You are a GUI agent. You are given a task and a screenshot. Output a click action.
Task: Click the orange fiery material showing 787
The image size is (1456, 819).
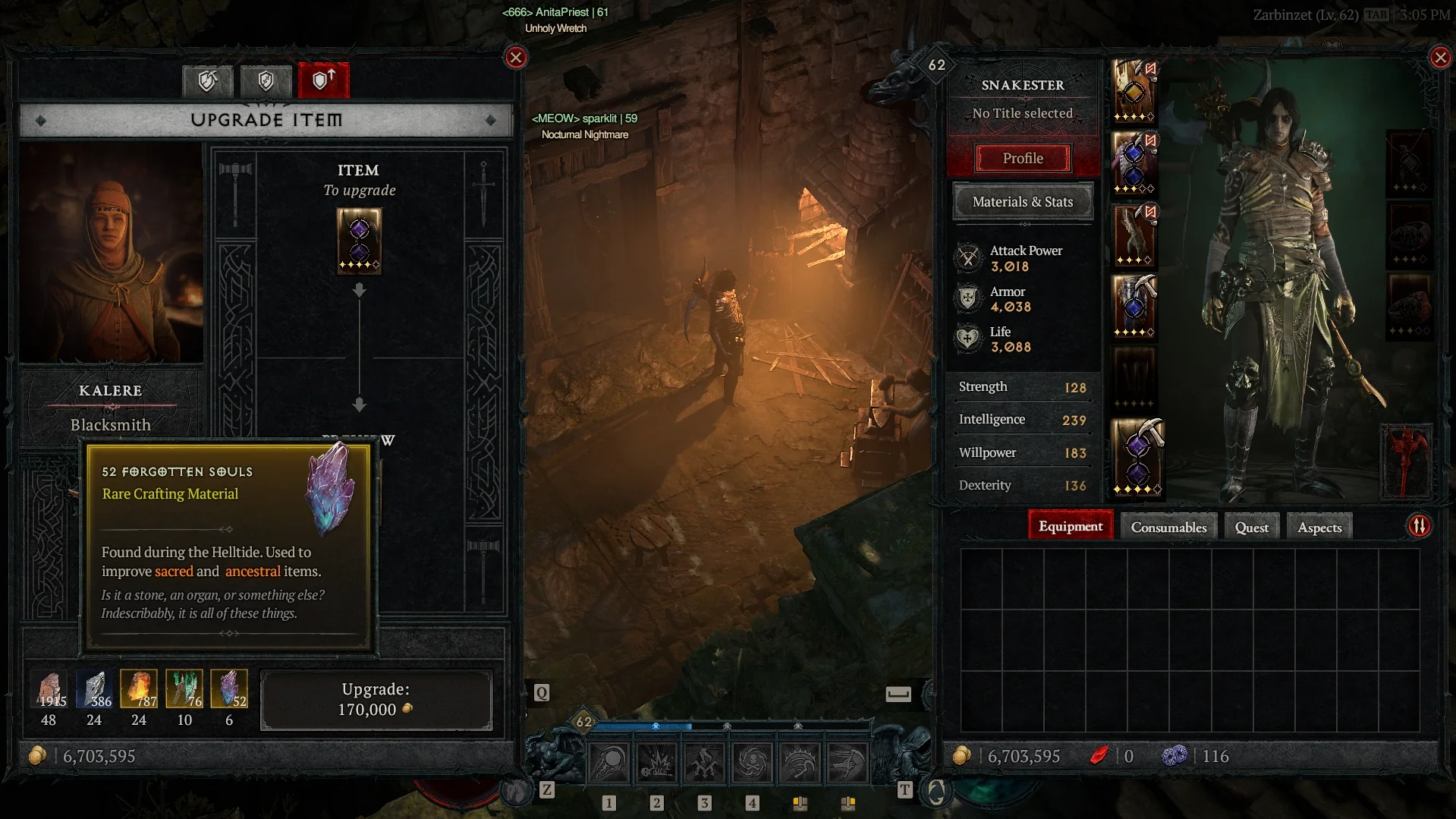tap(139, 689)
